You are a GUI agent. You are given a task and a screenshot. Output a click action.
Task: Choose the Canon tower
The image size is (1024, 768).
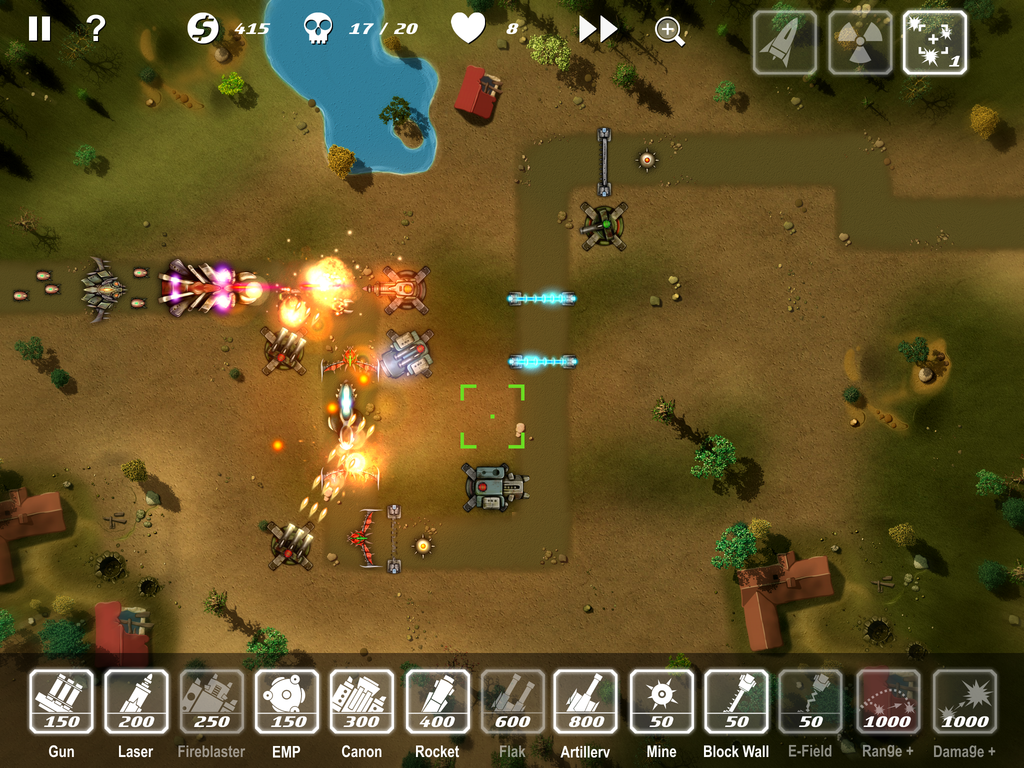click(x=361, y=702)
